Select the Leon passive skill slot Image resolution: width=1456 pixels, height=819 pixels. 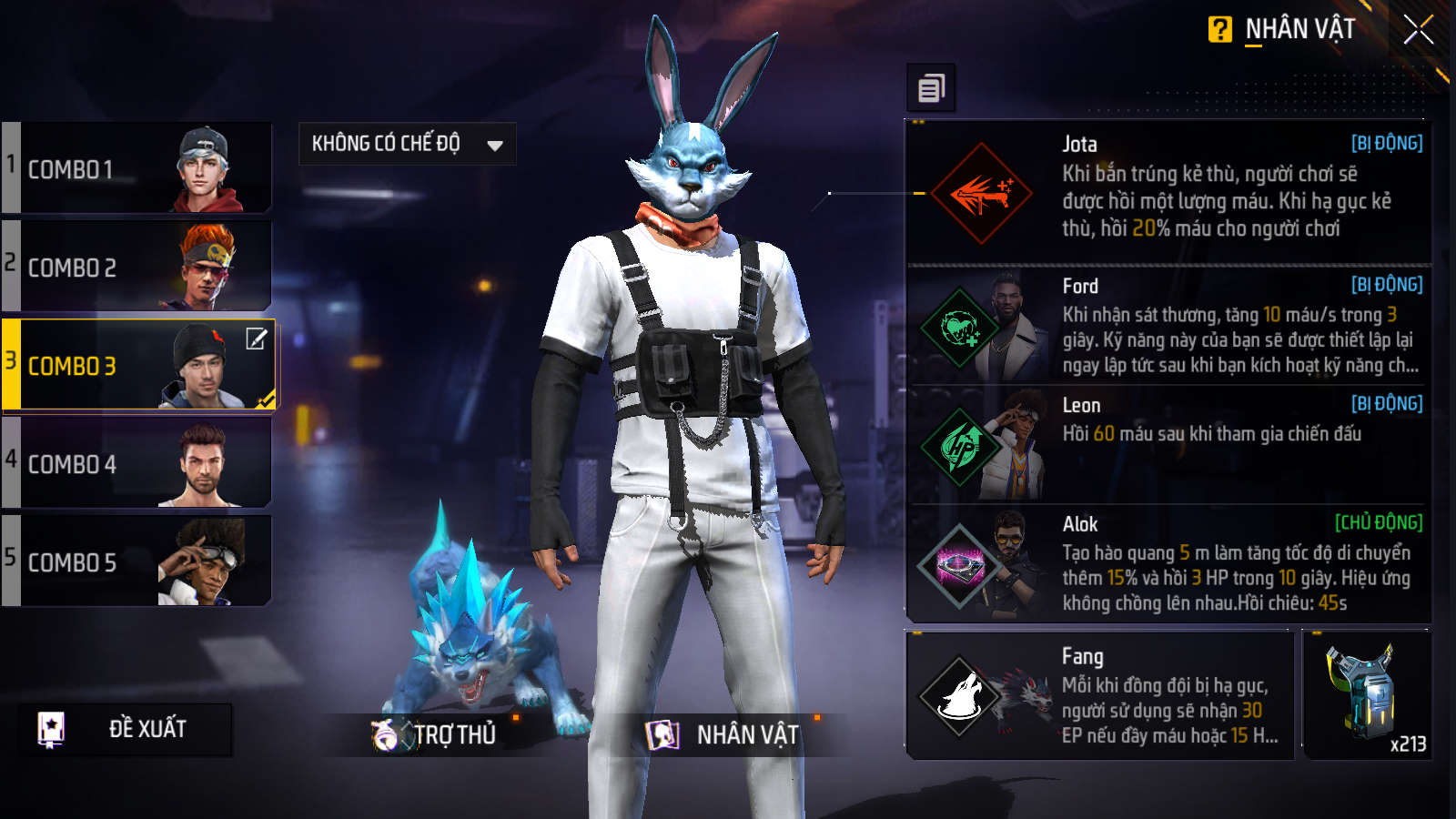1168,445
